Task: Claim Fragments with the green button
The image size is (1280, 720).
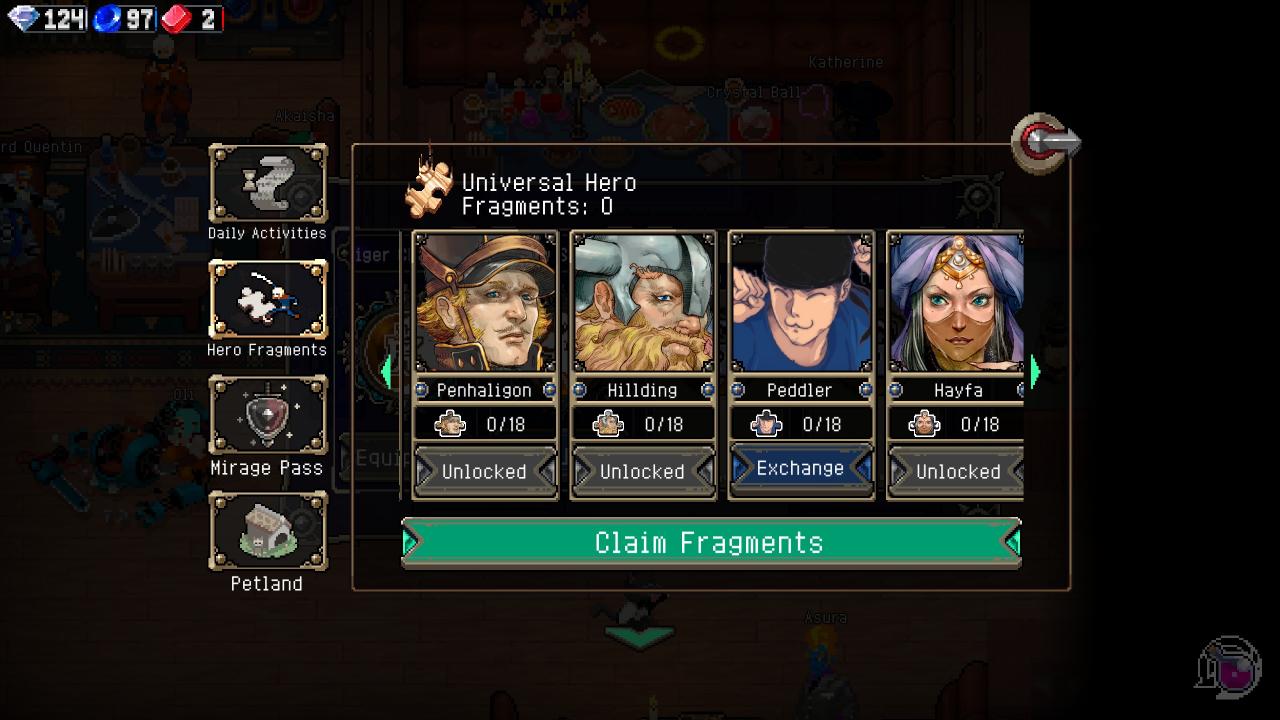Action: click(x=710, y=542)
